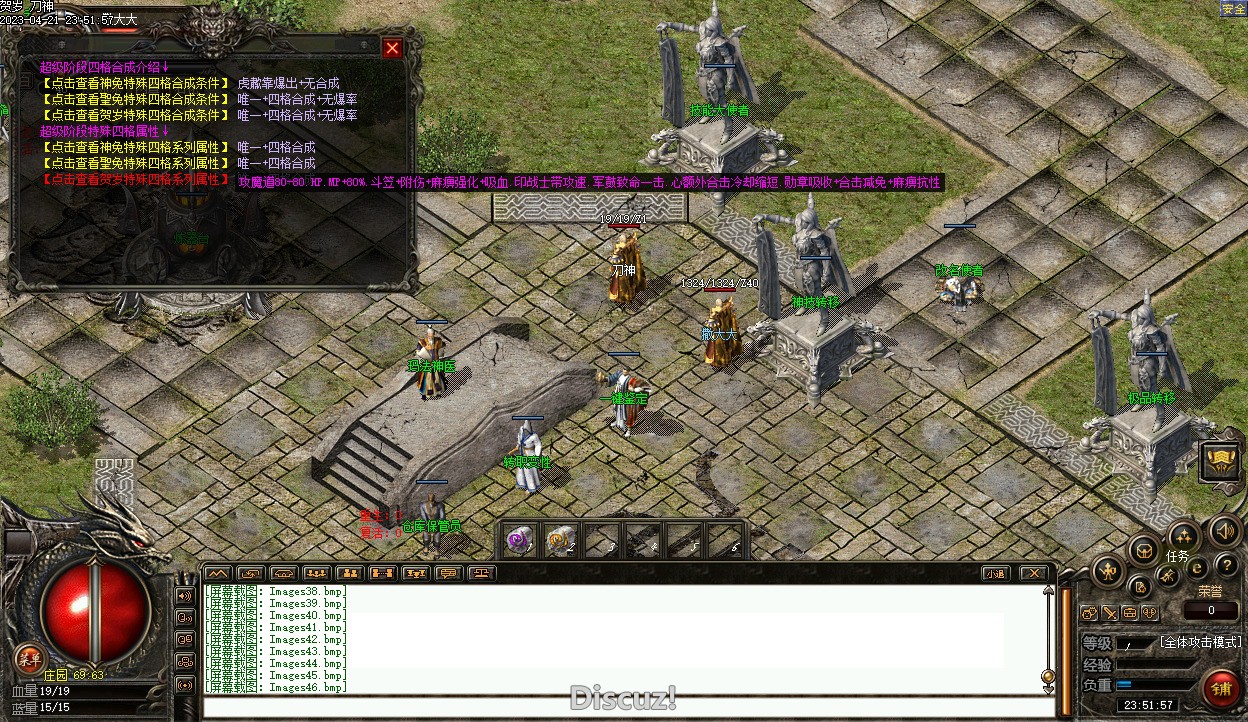Screen dimensions: 1248x722
Task: Open the character figure button
Action: (x=1108, y=572)
